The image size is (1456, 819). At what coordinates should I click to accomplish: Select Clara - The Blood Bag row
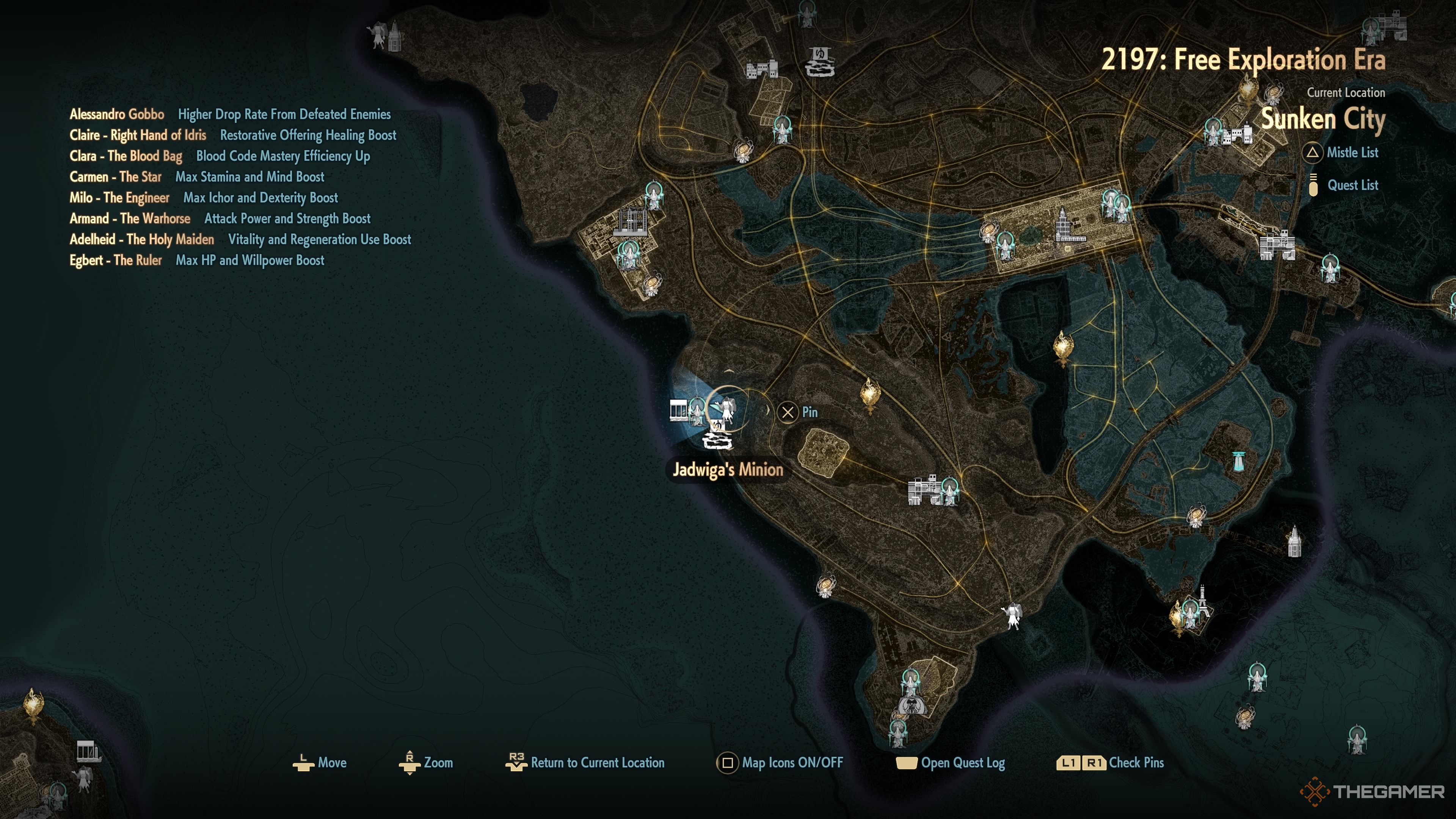tap(126, 156)
